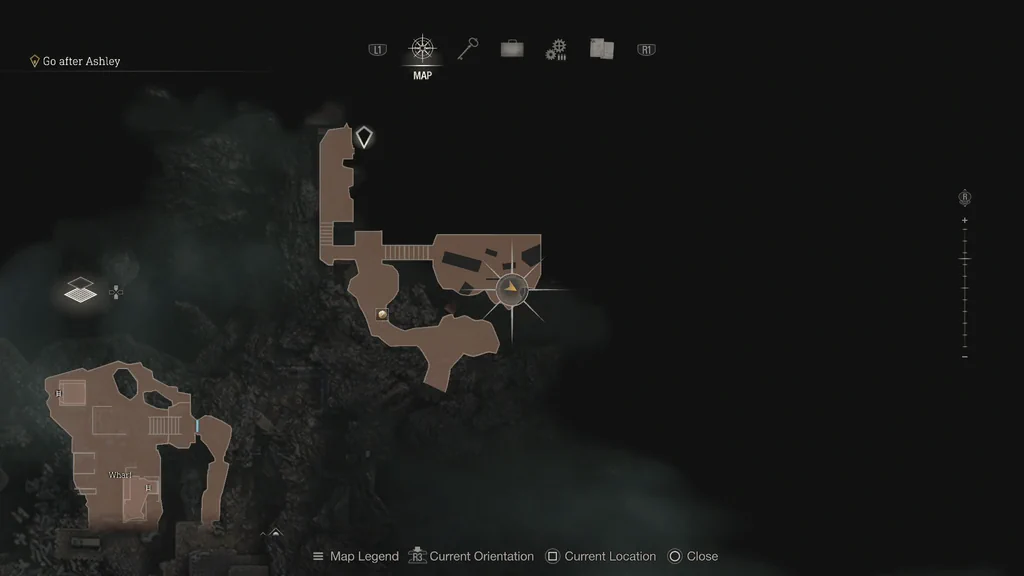Screen dimensions: 1024x576
Task: Open the attache case tab
Action: [512, 48]
